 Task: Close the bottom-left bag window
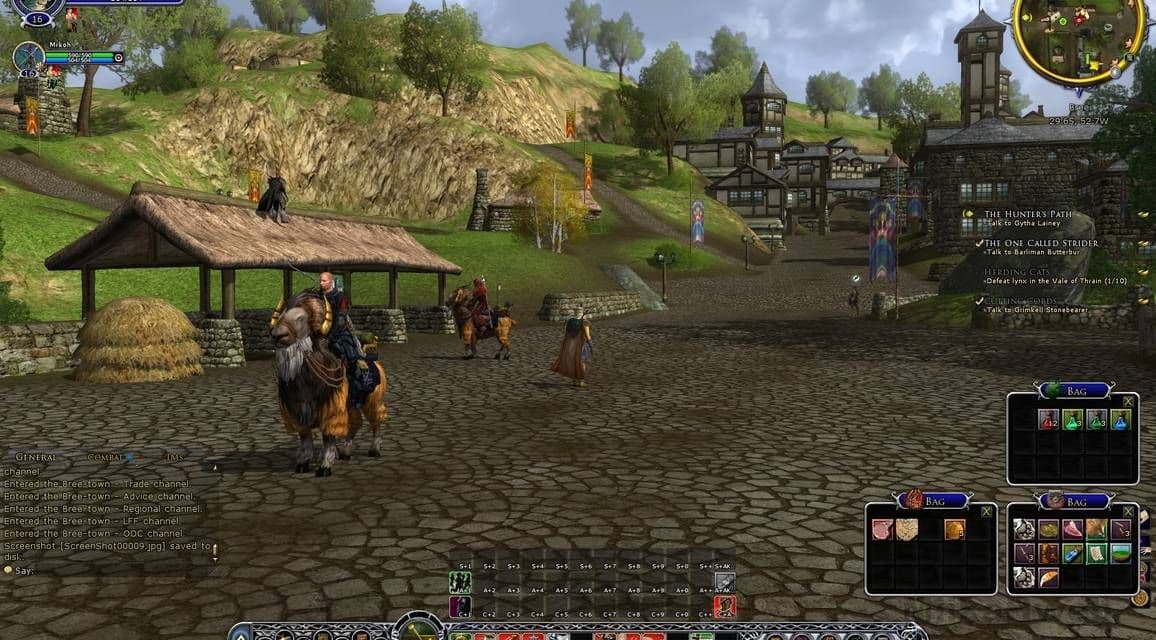coord(986,512)
